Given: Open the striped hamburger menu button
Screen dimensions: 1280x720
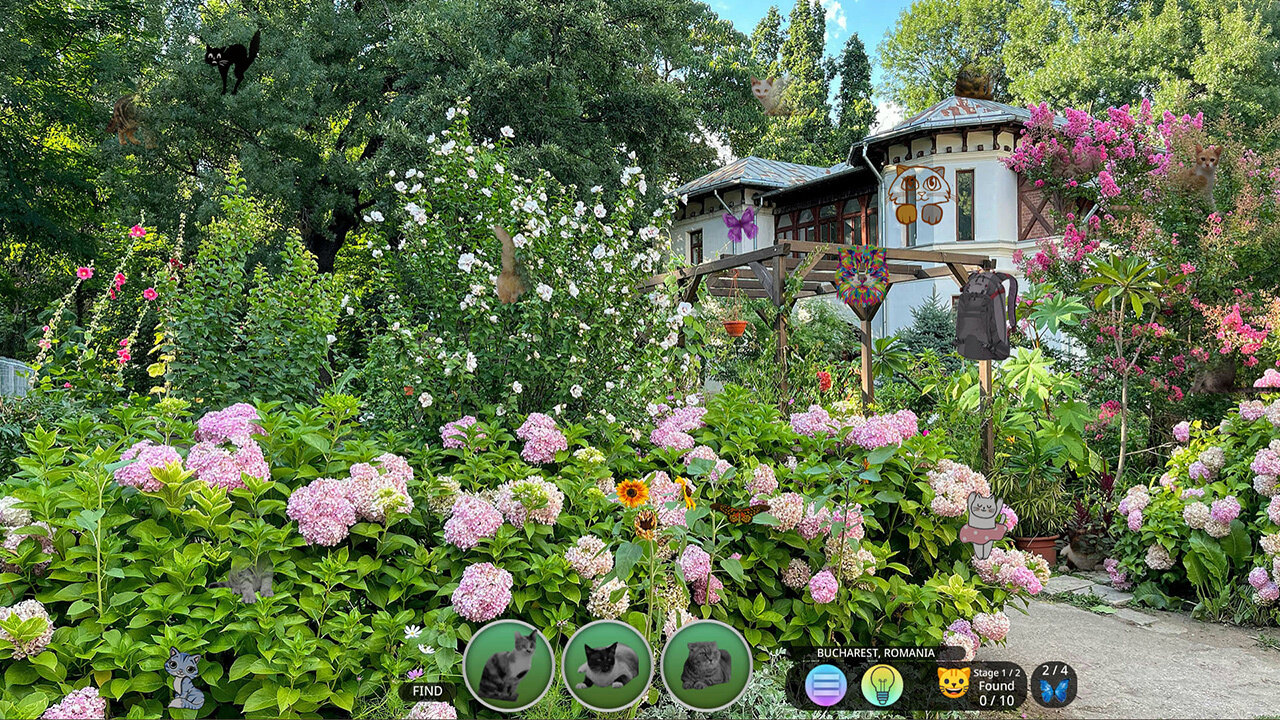Looking at the screenshot, I should click(x=826, y=685).
